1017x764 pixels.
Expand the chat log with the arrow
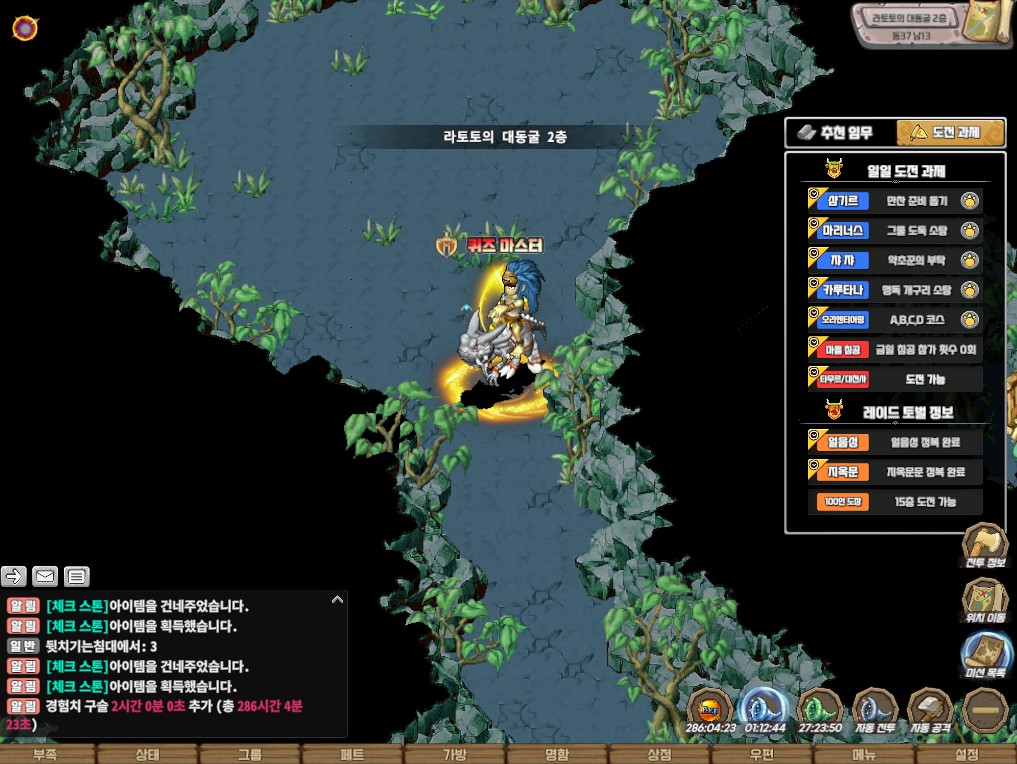pos(337,599)
